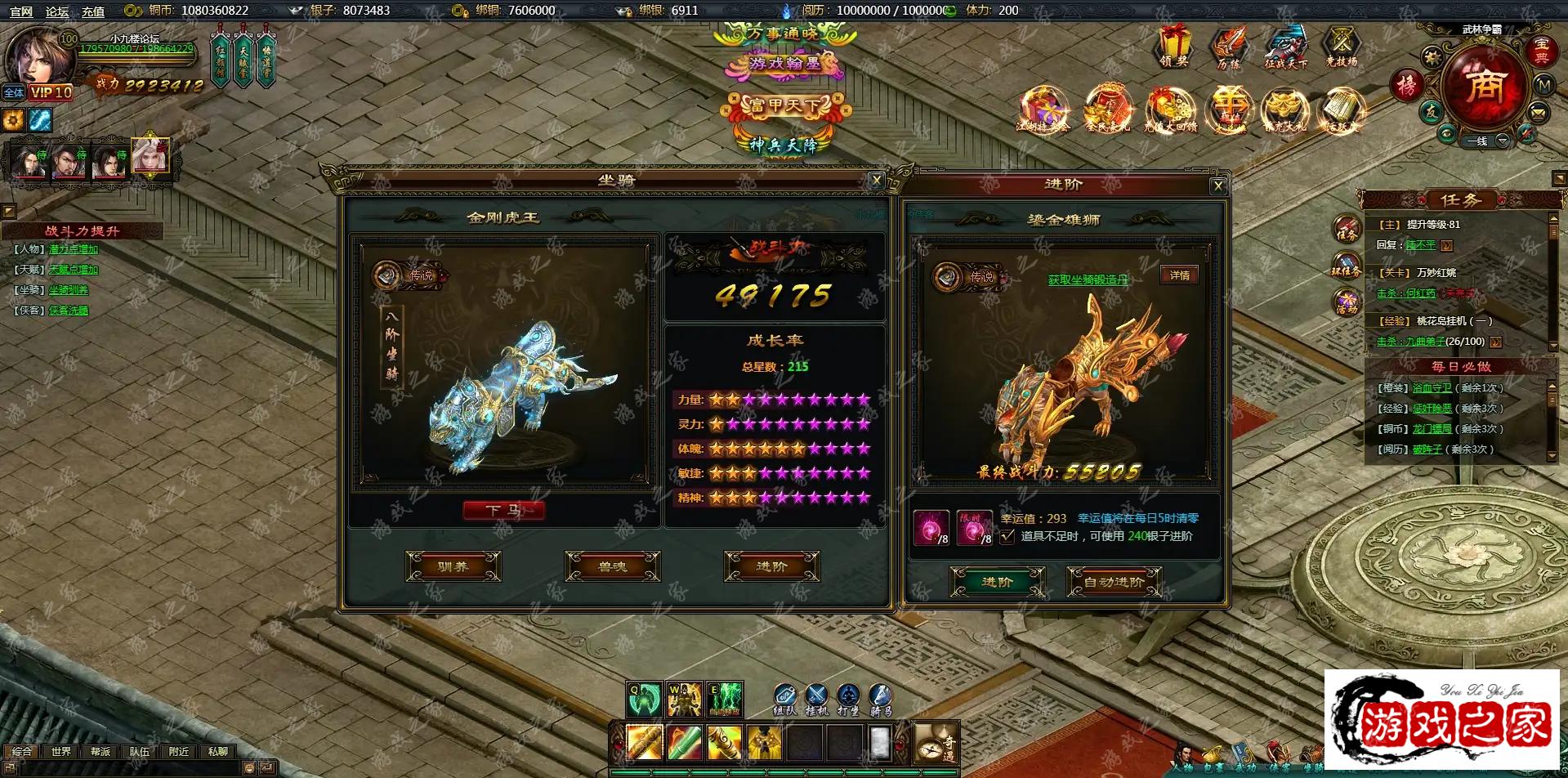Screen dimensions: 1568x778
Task: Open the 商 shop from the minimap
Action: (1484, 85)
